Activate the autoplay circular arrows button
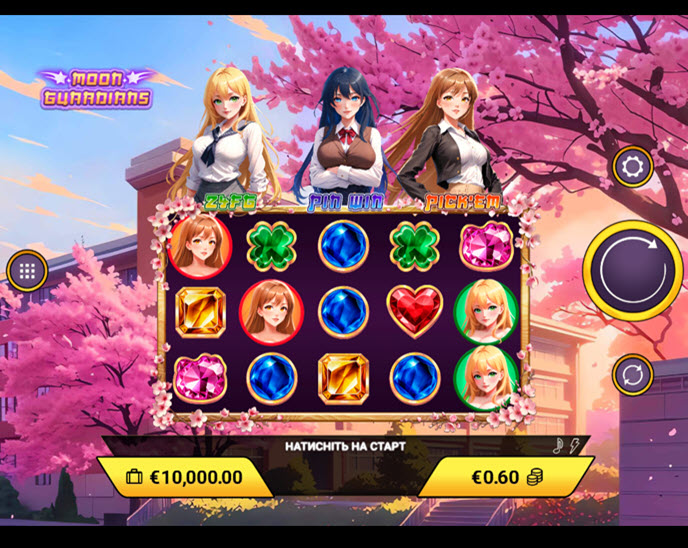 click(632, 375)
